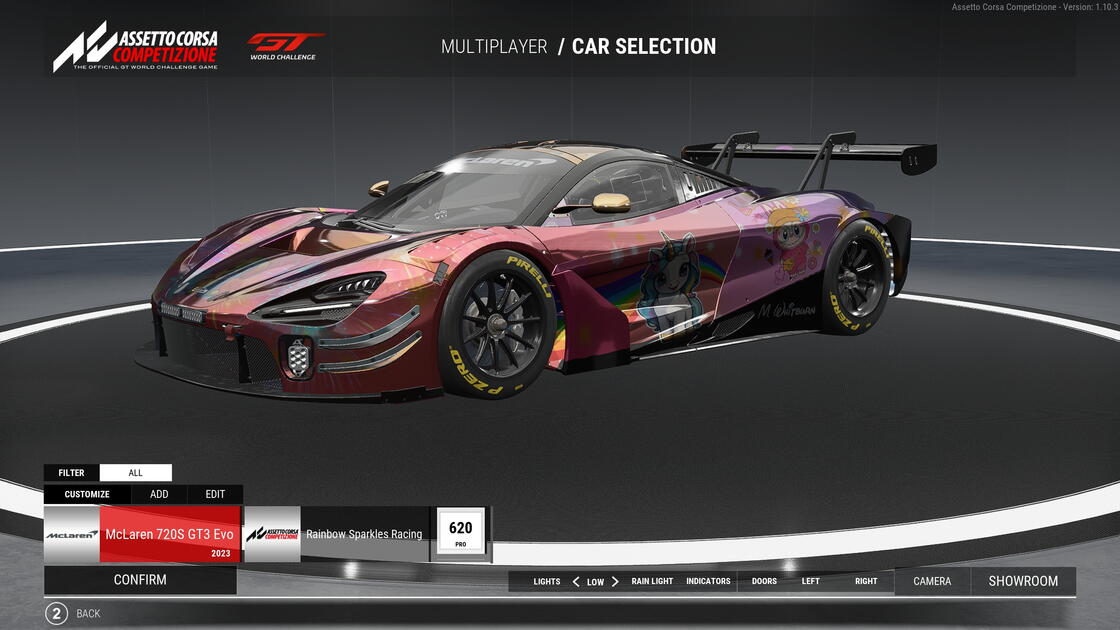Open the ALL filter option
This screenshot has height=630, width=1120.
pos(135,473)
